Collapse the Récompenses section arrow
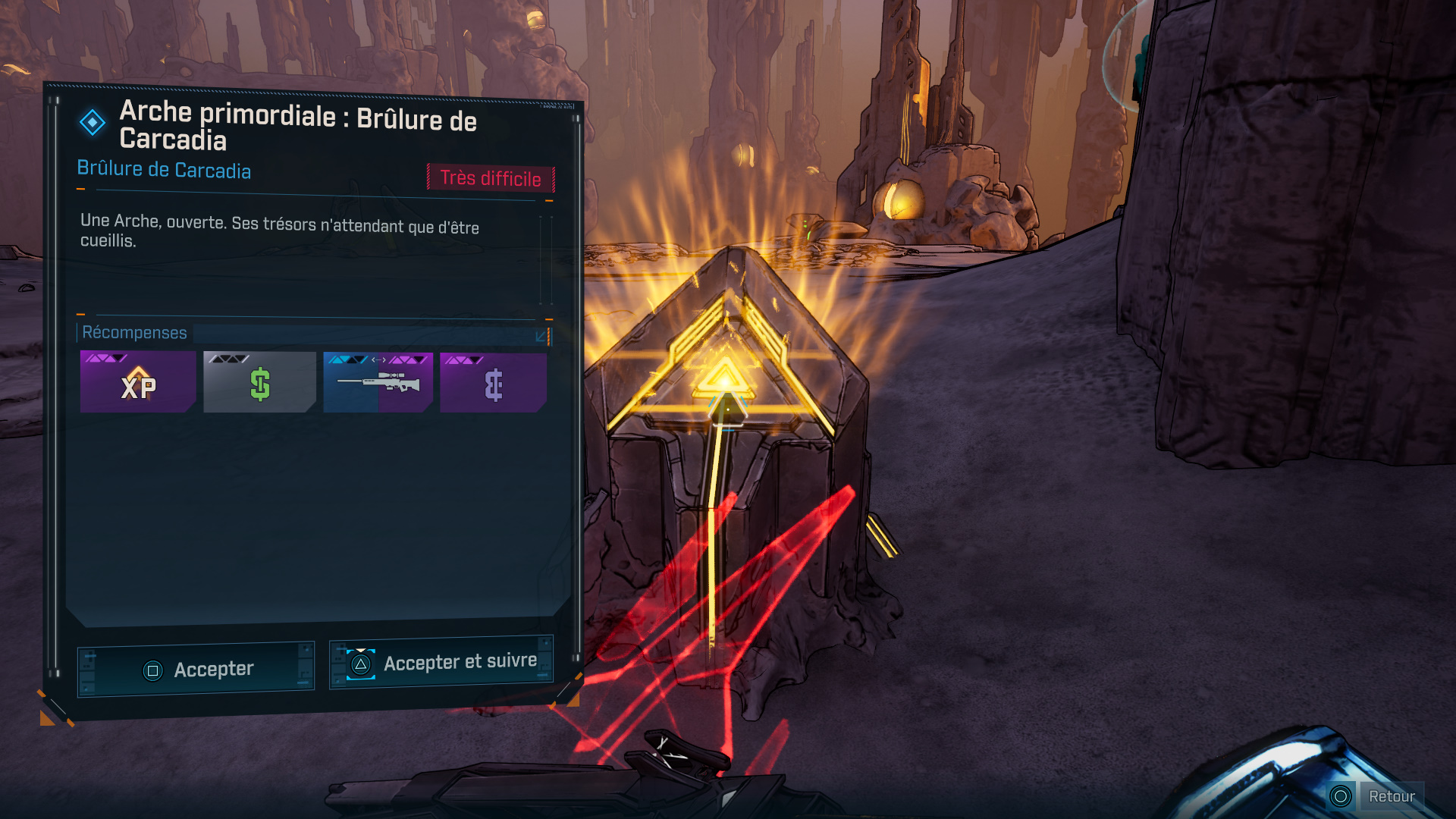 pyautogui.click(x=541, y=335)
